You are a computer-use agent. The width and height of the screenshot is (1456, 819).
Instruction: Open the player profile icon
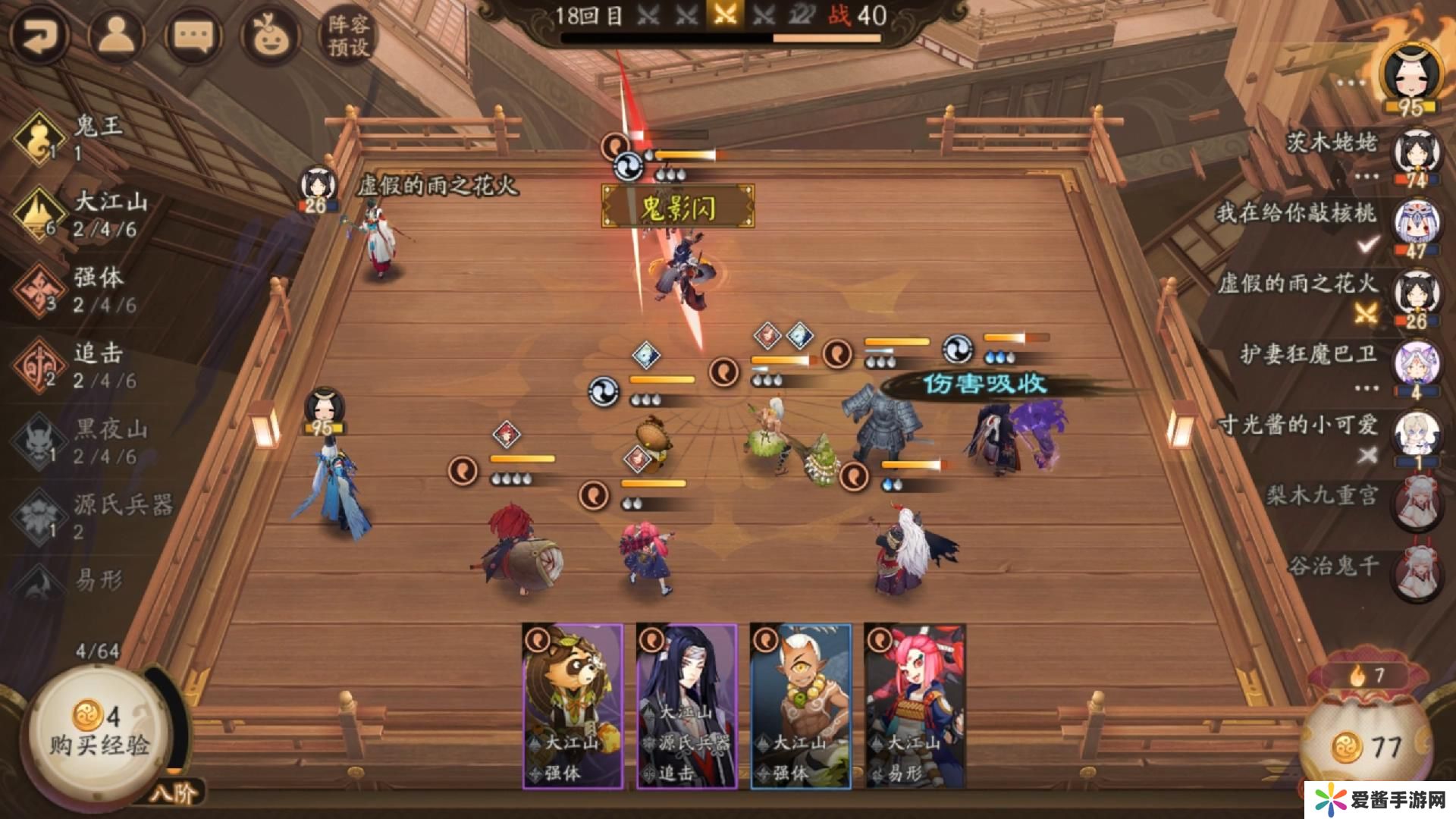click(x=116, y=36)
